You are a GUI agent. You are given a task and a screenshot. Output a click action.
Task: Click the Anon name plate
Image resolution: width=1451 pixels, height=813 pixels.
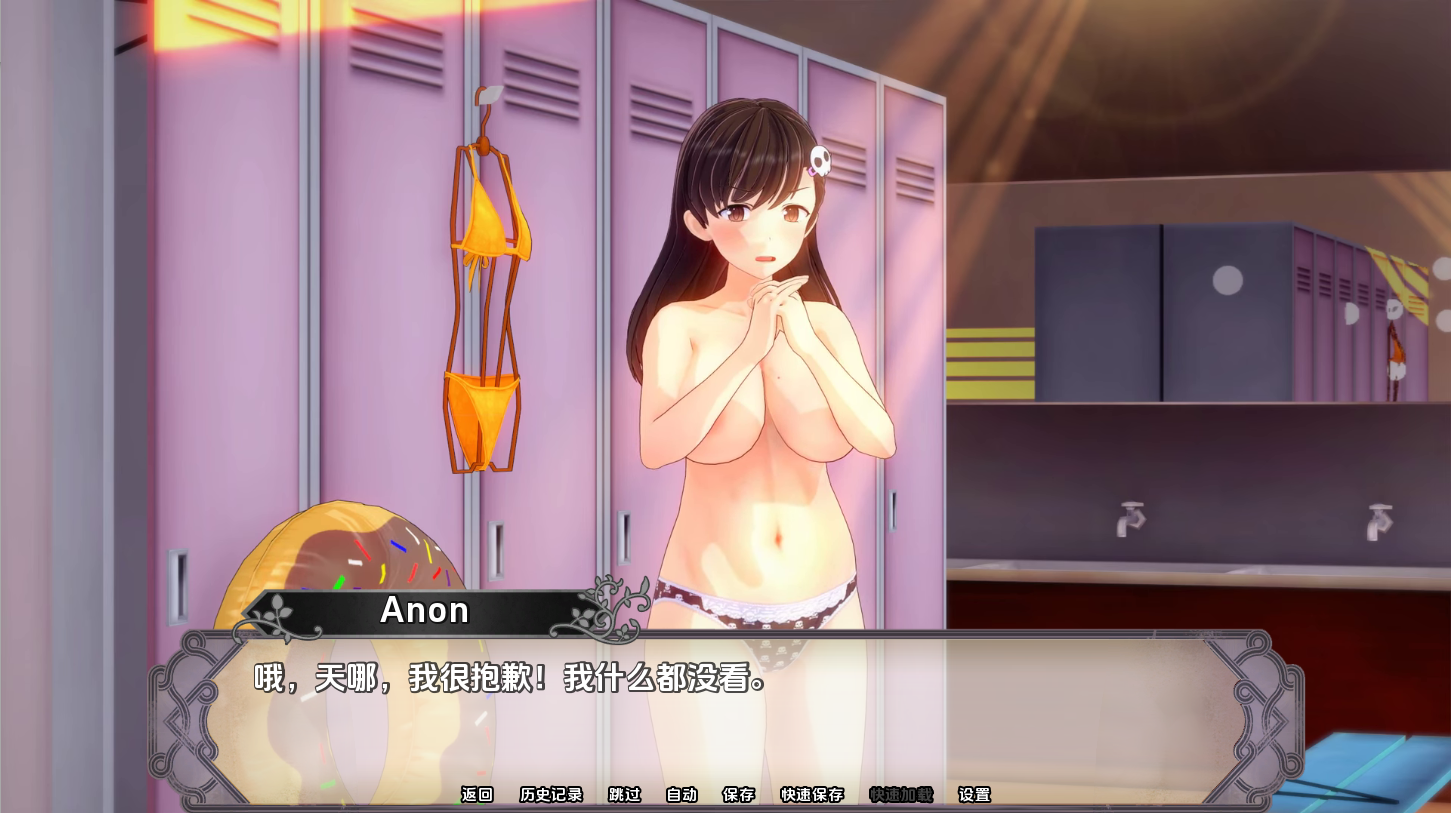[x=423, y=611]
